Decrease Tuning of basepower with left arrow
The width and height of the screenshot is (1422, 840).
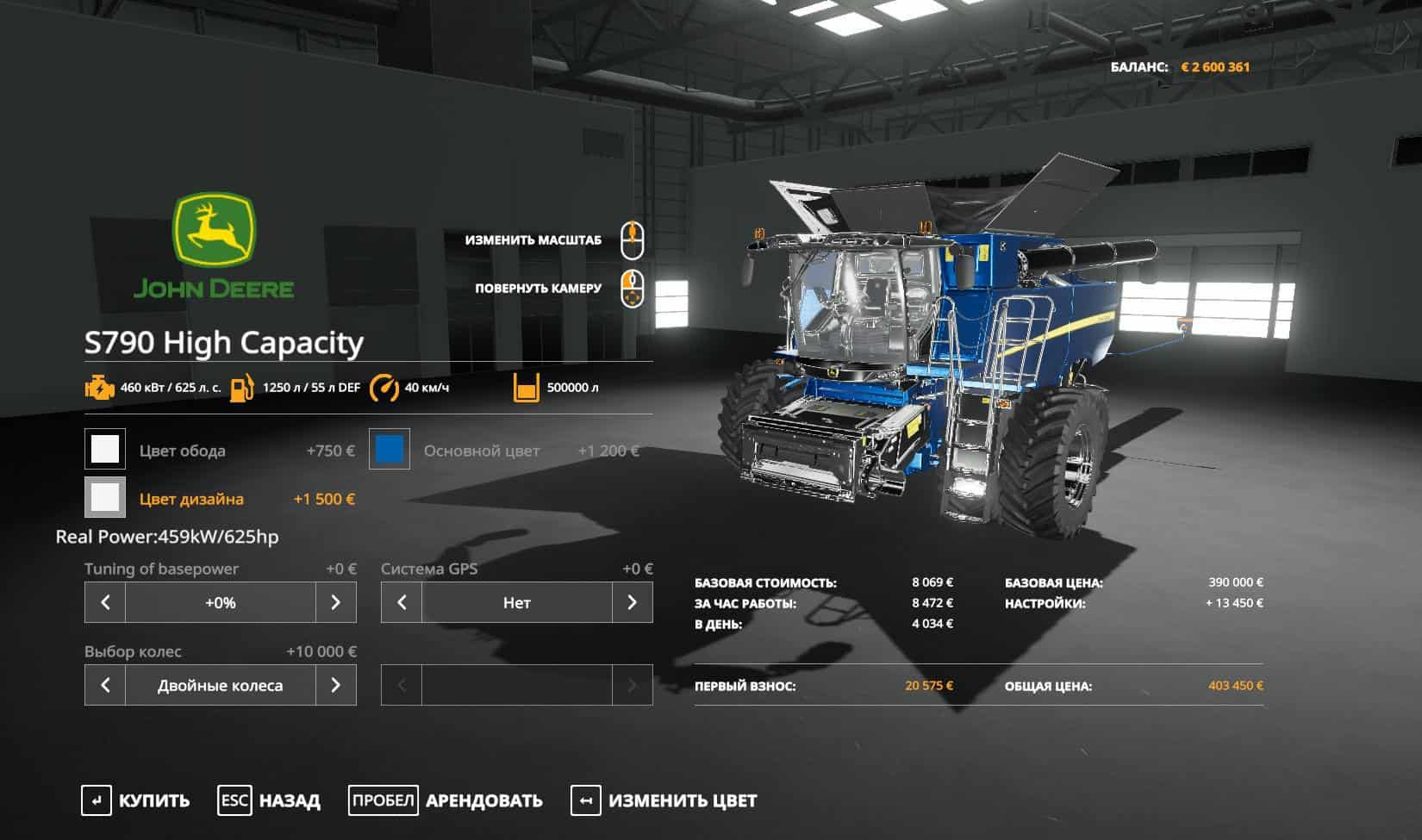pos(105,602)
